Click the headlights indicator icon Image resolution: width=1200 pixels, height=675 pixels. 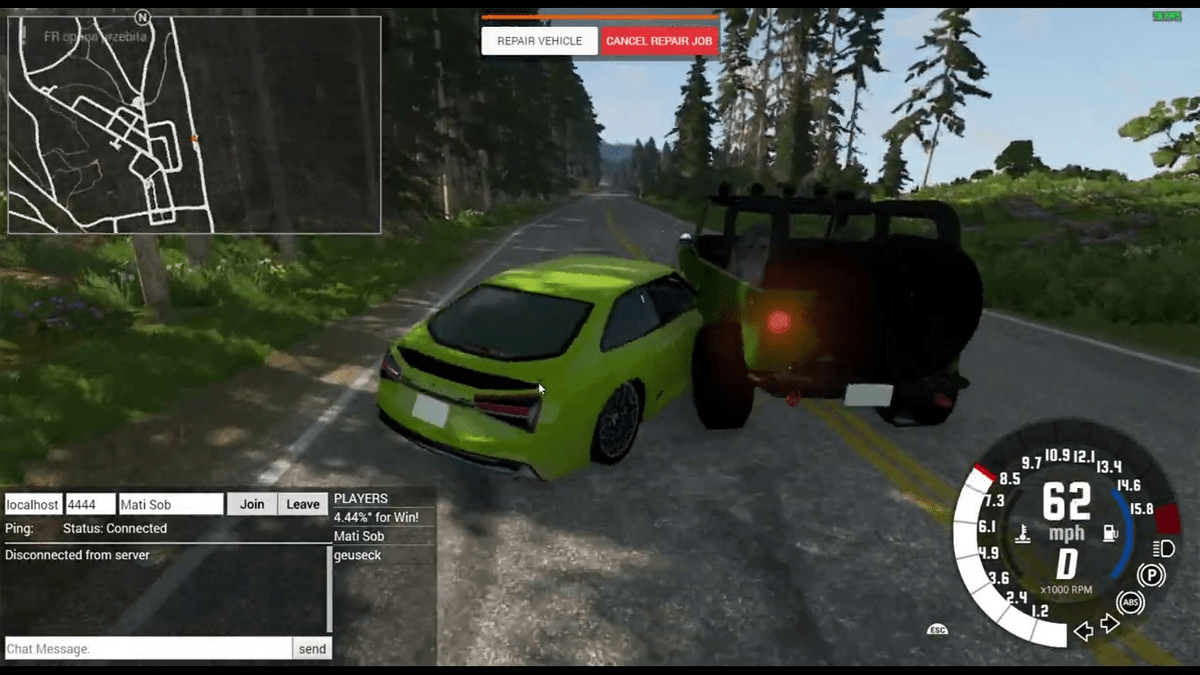pos(1163,547)
